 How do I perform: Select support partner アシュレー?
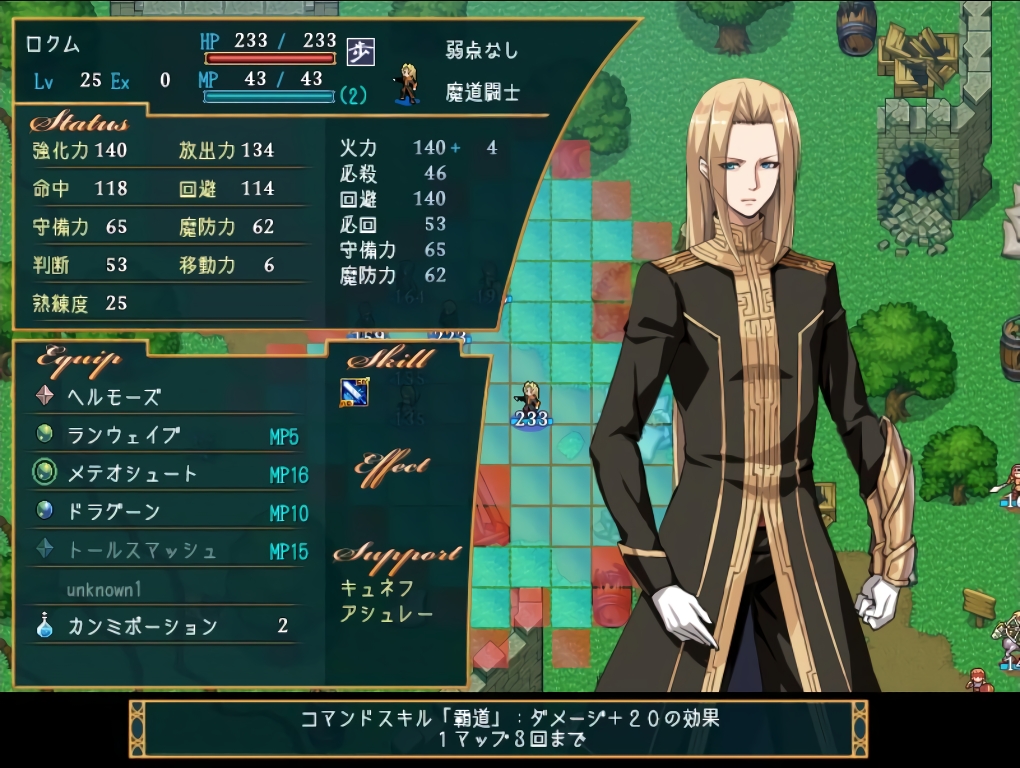pos(386,614)
